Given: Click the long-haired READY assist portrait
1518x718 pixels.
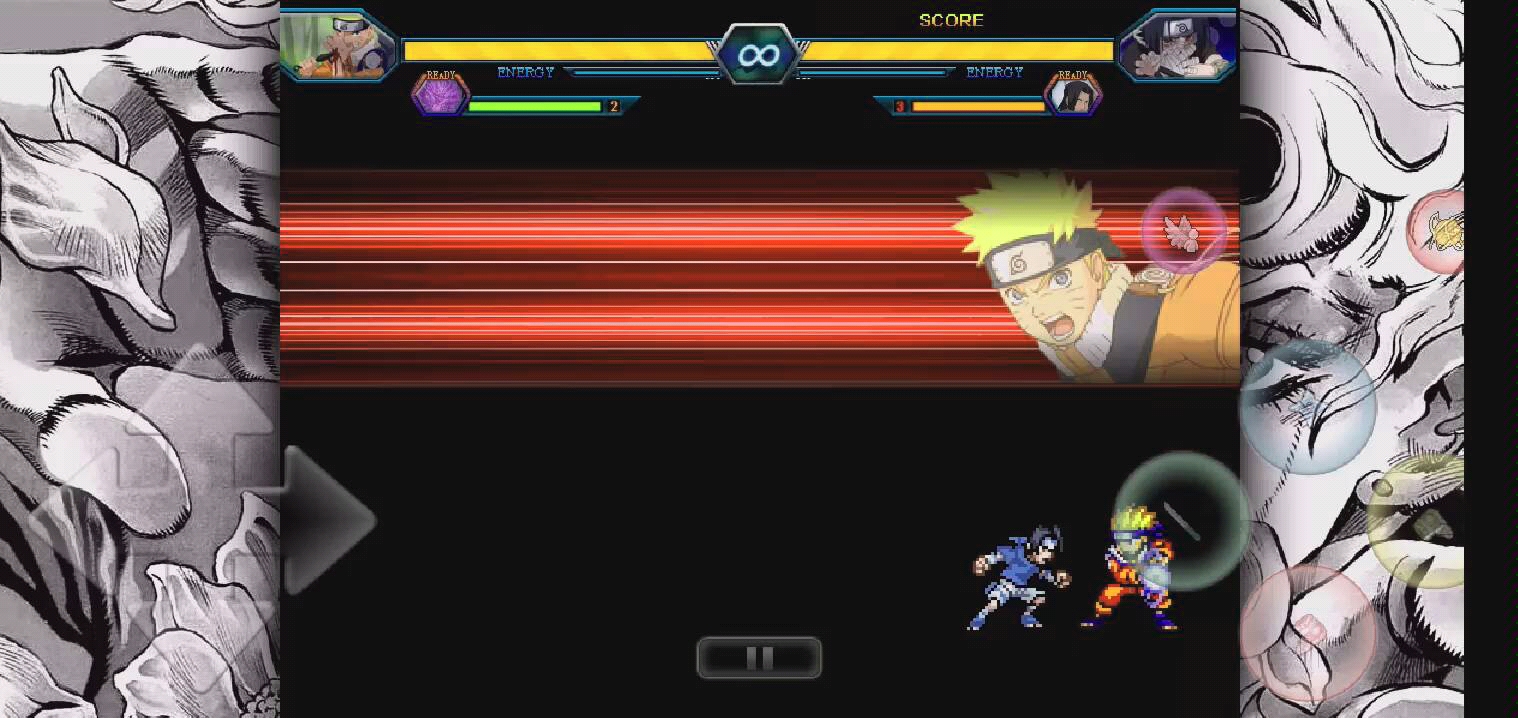Looking at the screenshot, I should tap(1073, 96).
